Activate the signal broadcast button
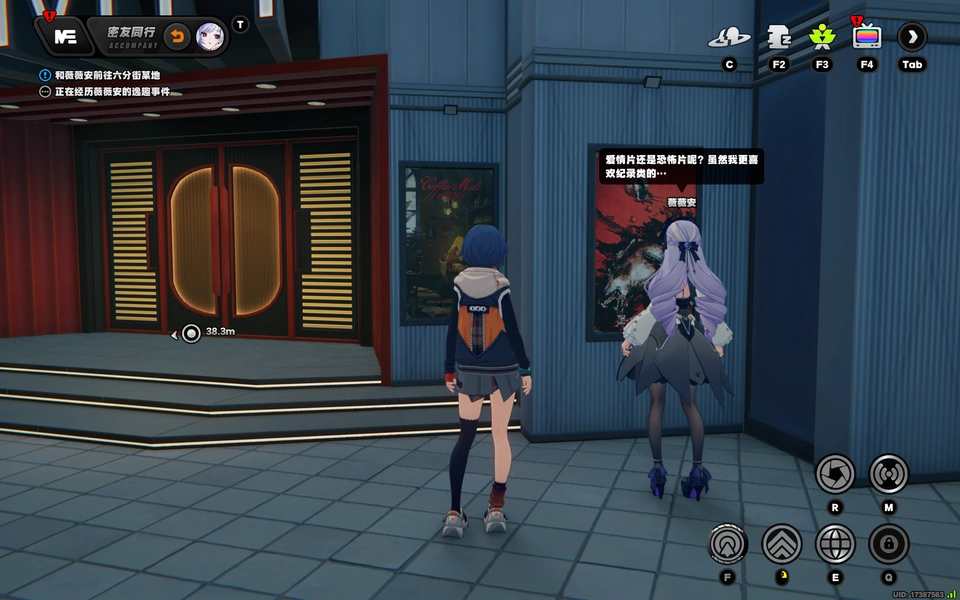Screen dimensions: 960x600 888,473
